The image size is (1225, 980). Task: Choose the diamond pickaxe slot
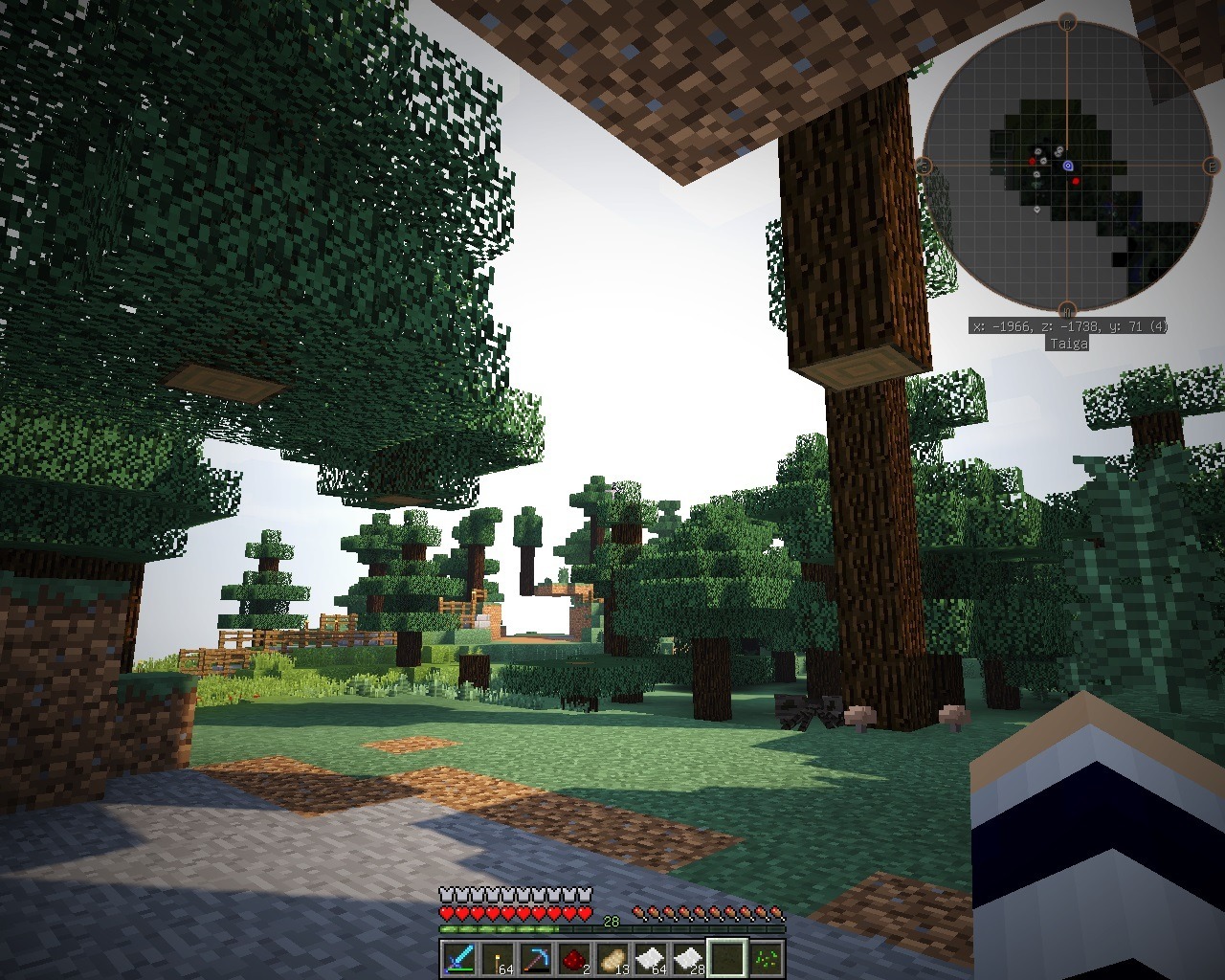tap(534, 958)
